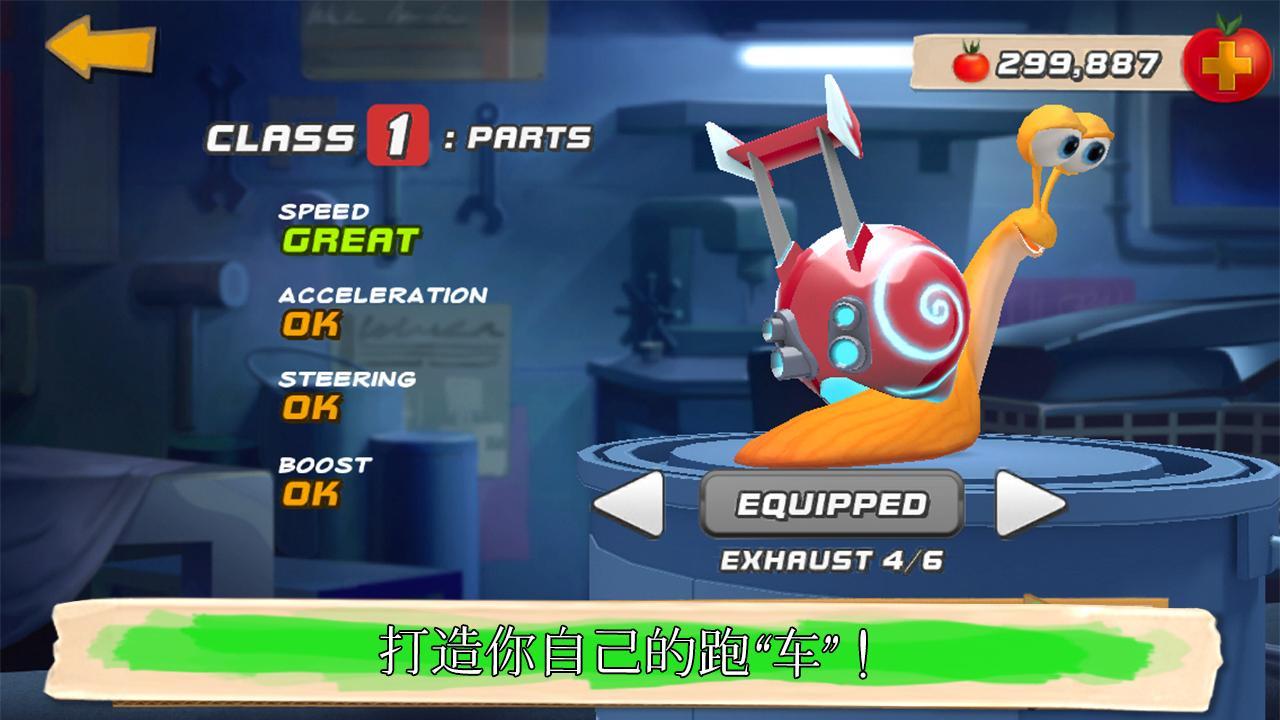Select the red class 1 badge
The image size is (1280, 720).
tap(400, 138)
